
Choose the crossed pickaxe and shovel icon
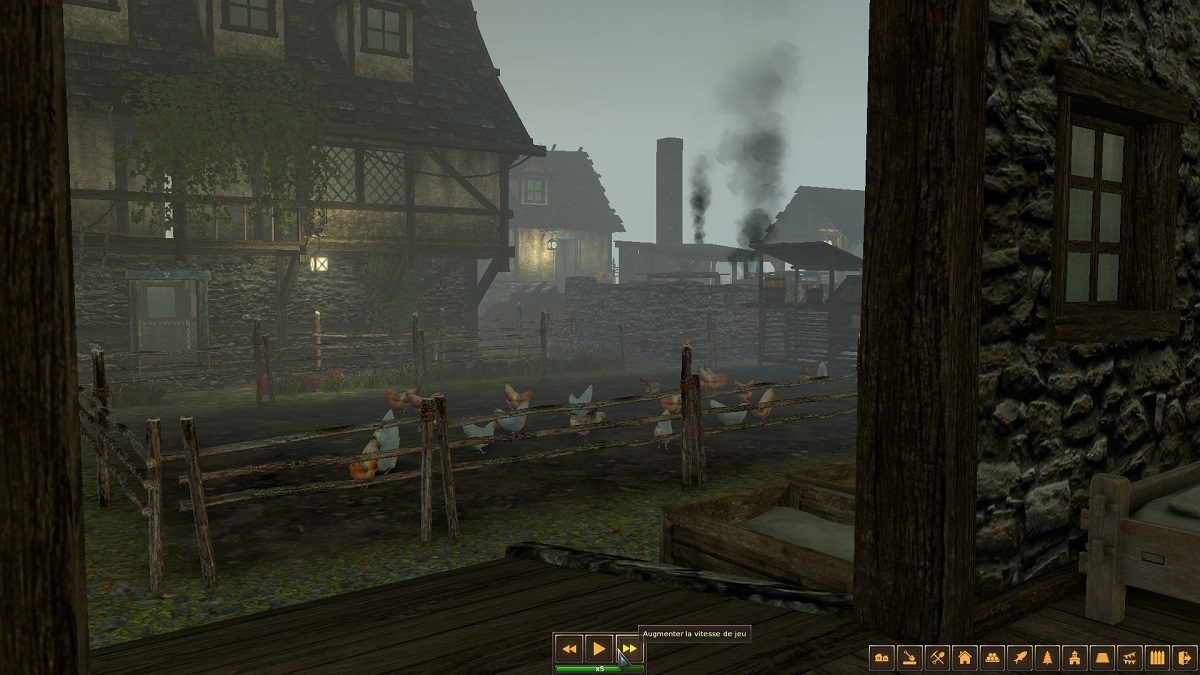(937, 658)
